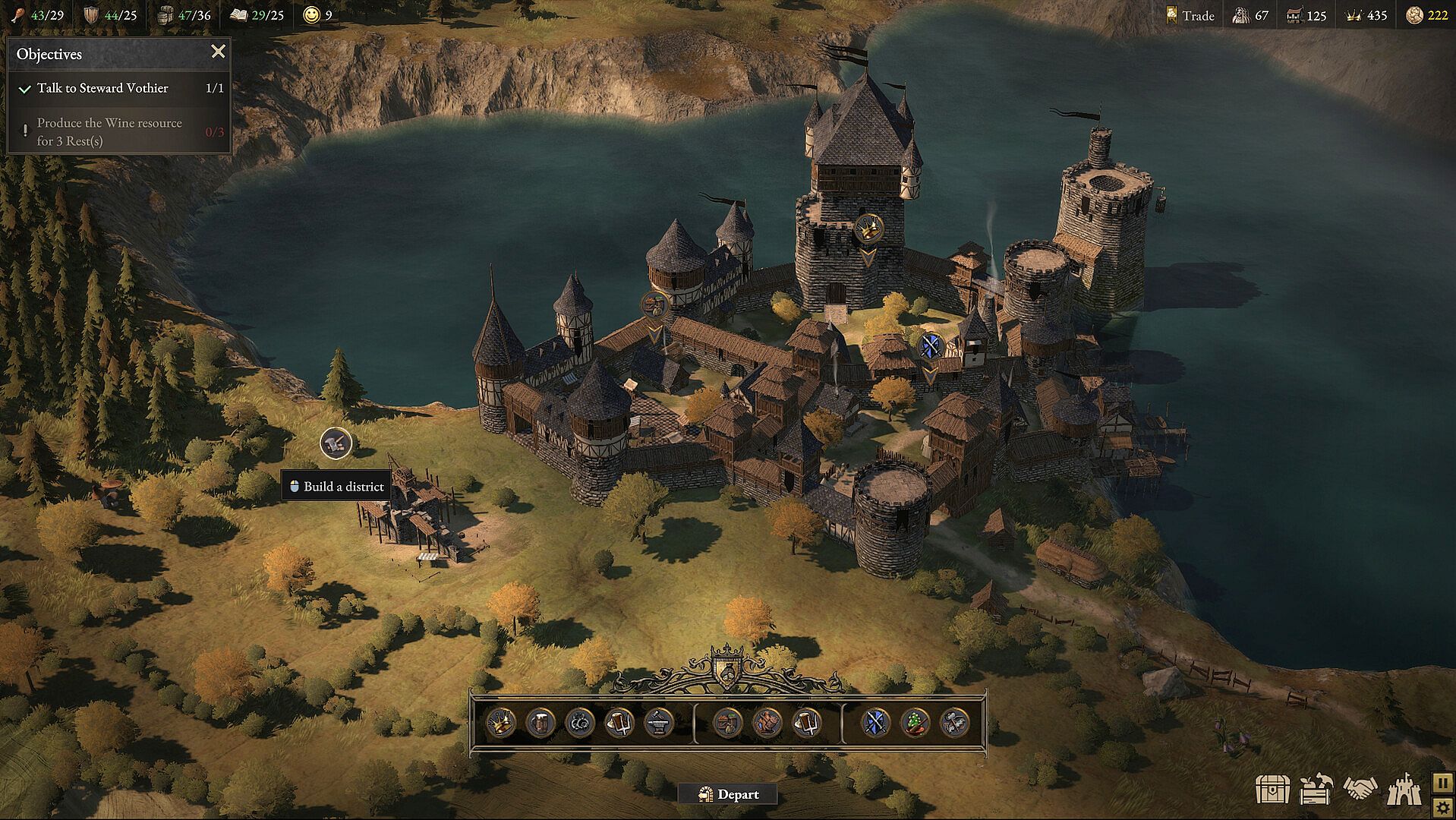This screenshot has width=1456, height=820.
Task: Open the castle overview menu
Action: click(1404, 790)
